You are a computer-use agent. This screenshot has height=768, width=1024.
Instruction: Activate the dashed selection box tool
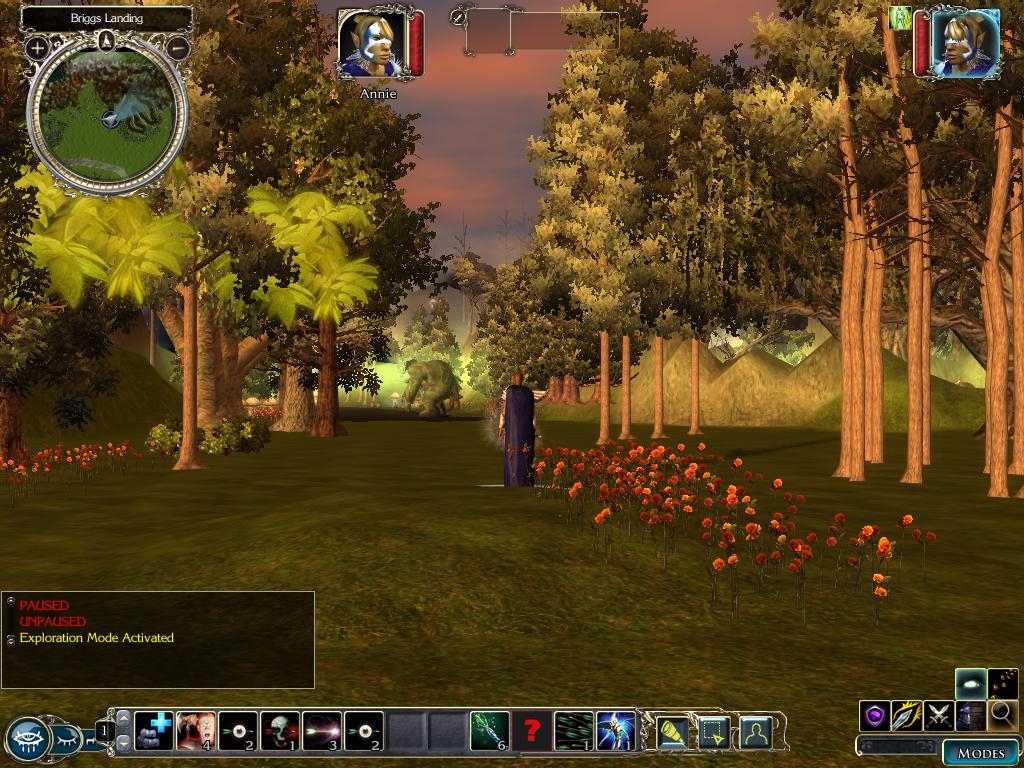click(x=714, y=732)
